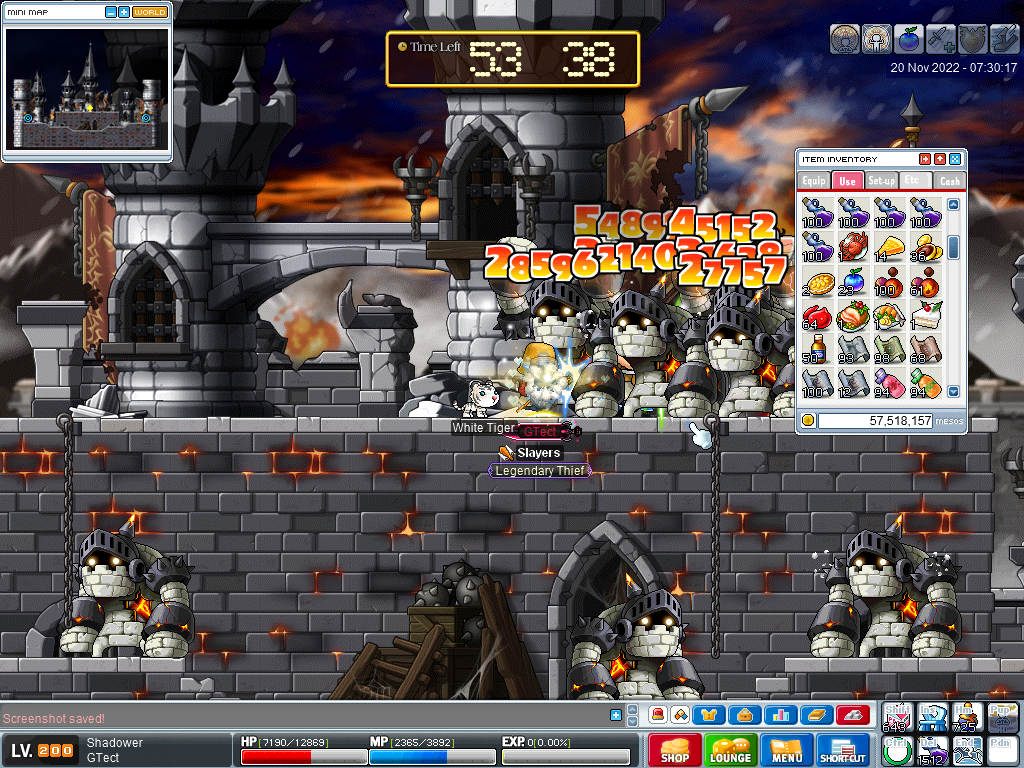
Task: Expand the minimap with the plus button
Action: point(123,12)
